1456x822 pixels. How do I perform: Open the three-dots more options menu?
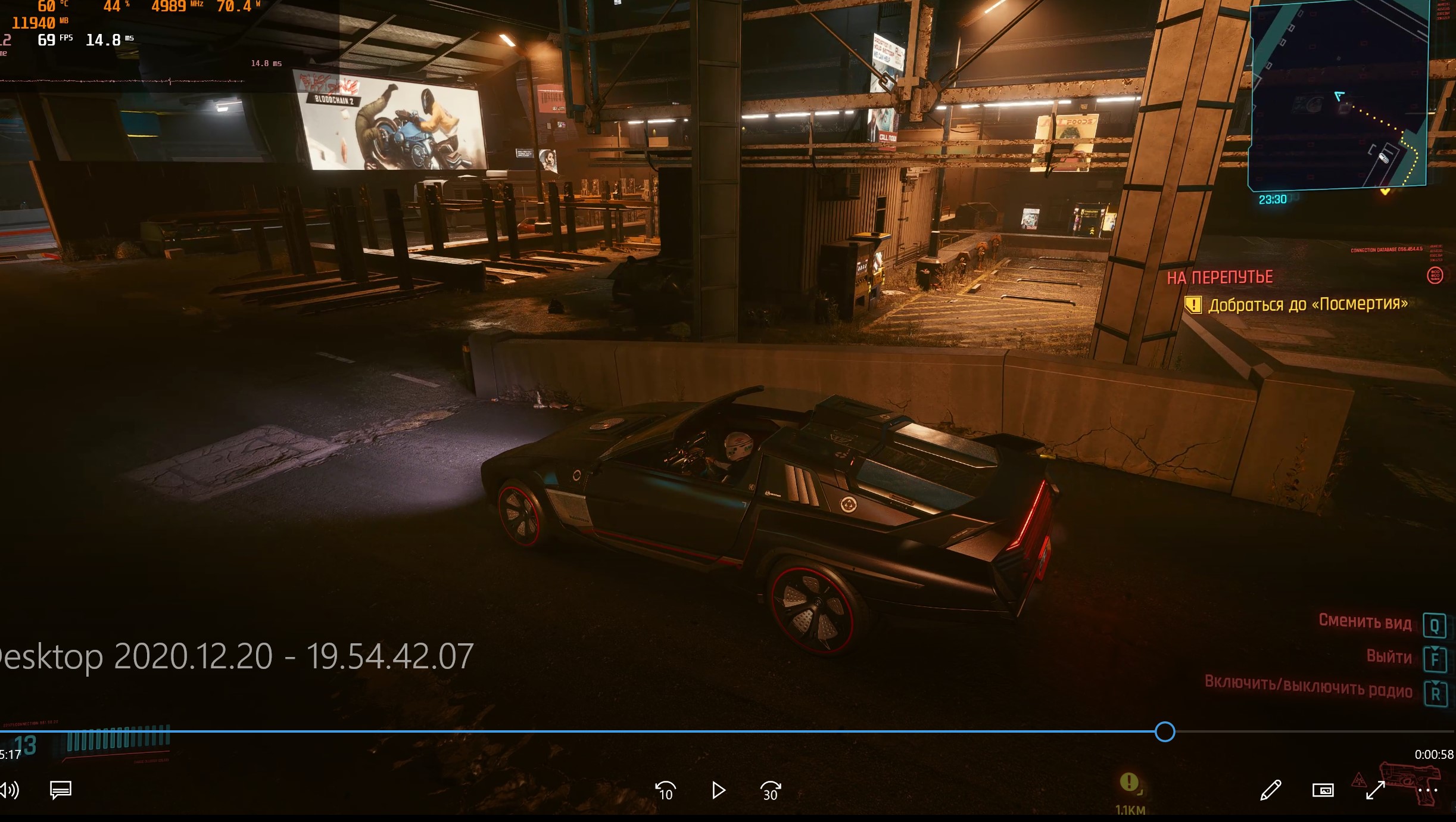[1428, 791]
